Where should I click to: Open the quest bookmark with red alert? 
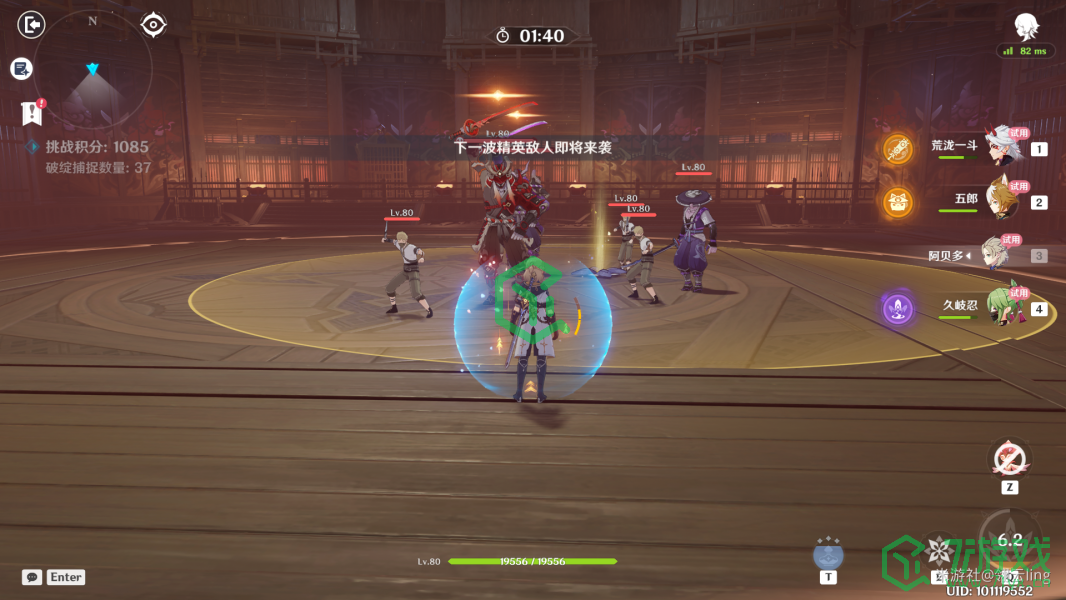pos(32,113)
